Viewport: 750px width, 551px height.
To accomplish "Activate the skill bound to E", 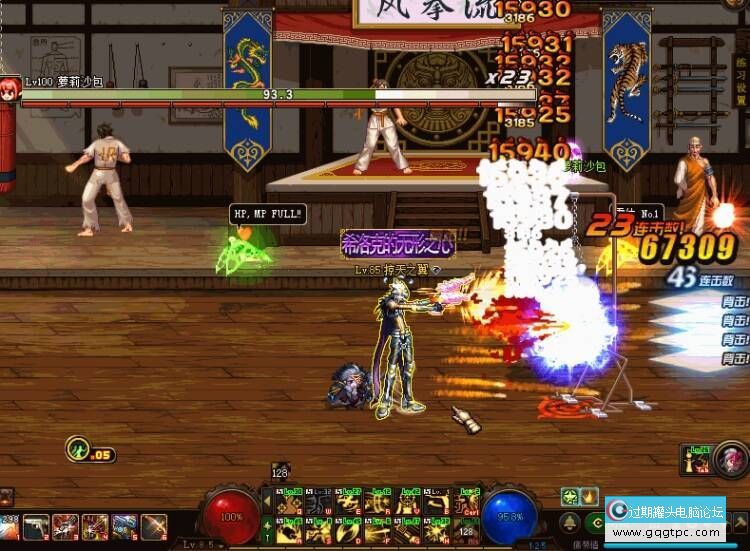I will (x=350, y=500).
